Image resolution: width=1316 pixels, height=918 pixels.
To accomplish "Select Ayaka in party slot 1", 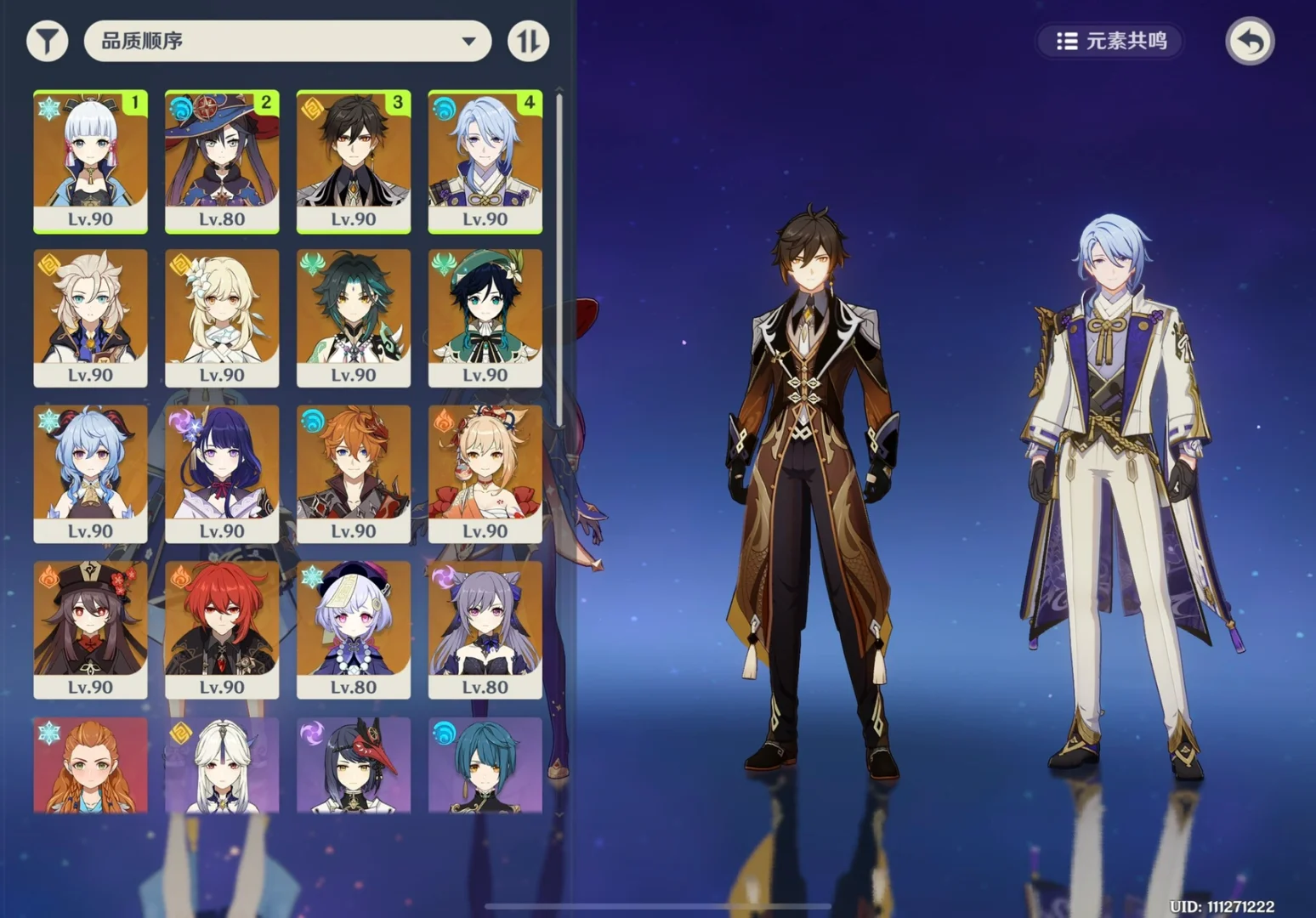I will (x=90, y=161).
